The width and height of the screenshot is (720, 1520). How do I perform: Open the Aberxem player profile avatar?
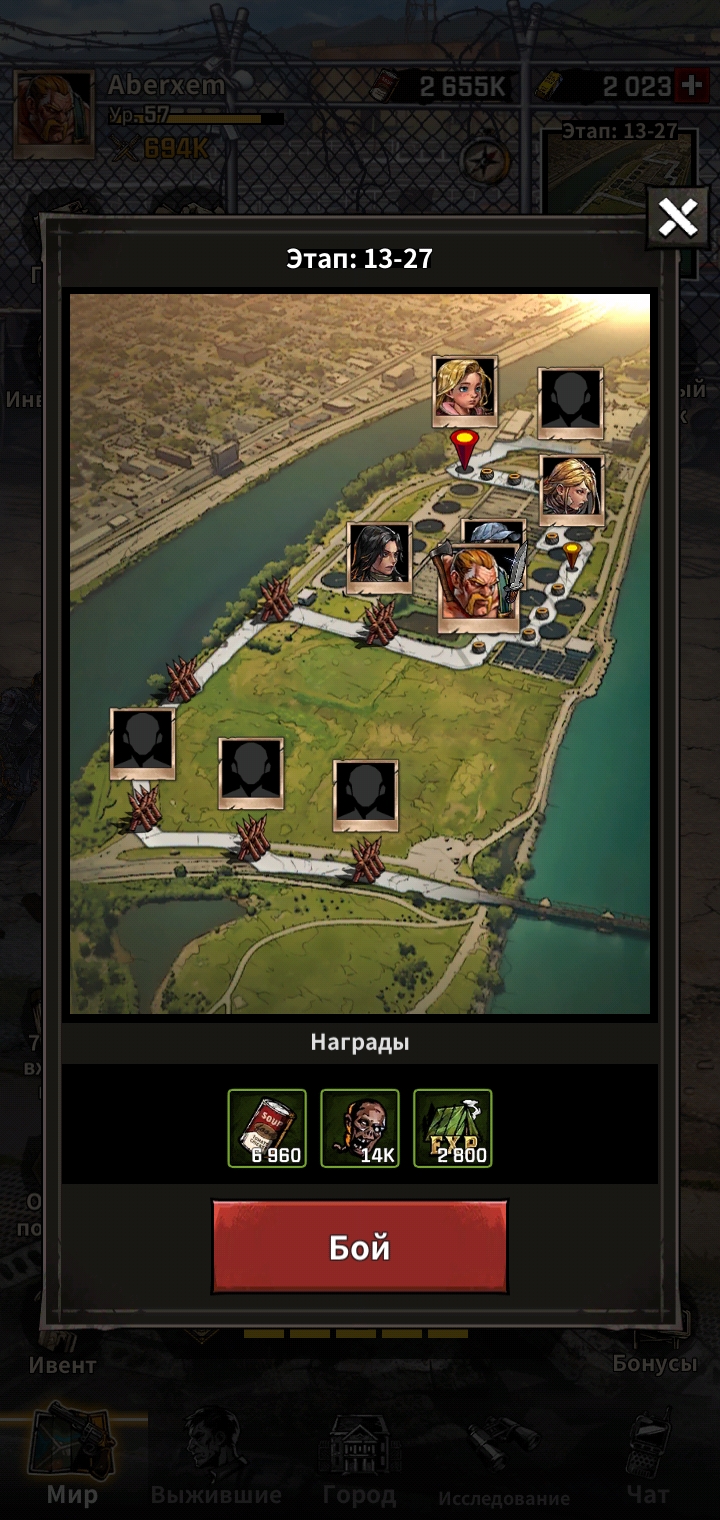point(54,113)
